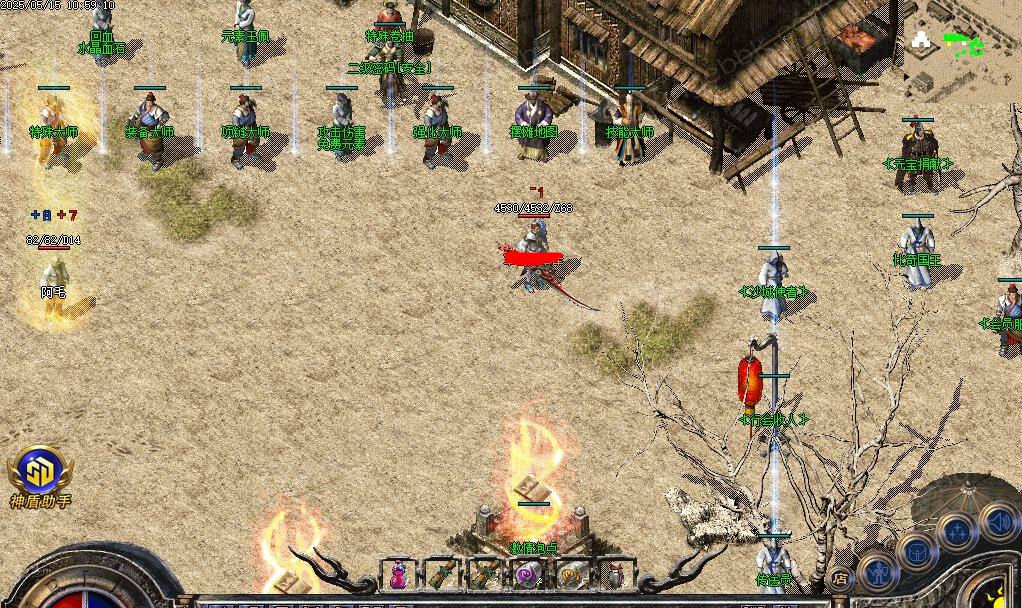Open the character equipment panel icon
The width and height of the screenshot is (1022, 608).
click(x=878, y=570)
